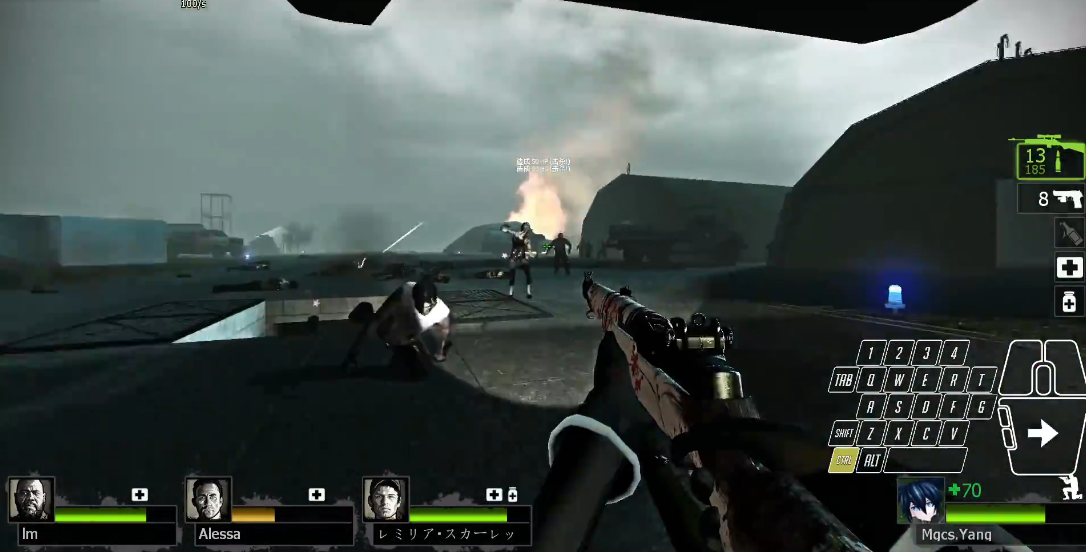Click the レミリア・スカーレット teammate portrait
This screenshot has width=1086, height=552.
pyautogui.click(x=385, y=499)
